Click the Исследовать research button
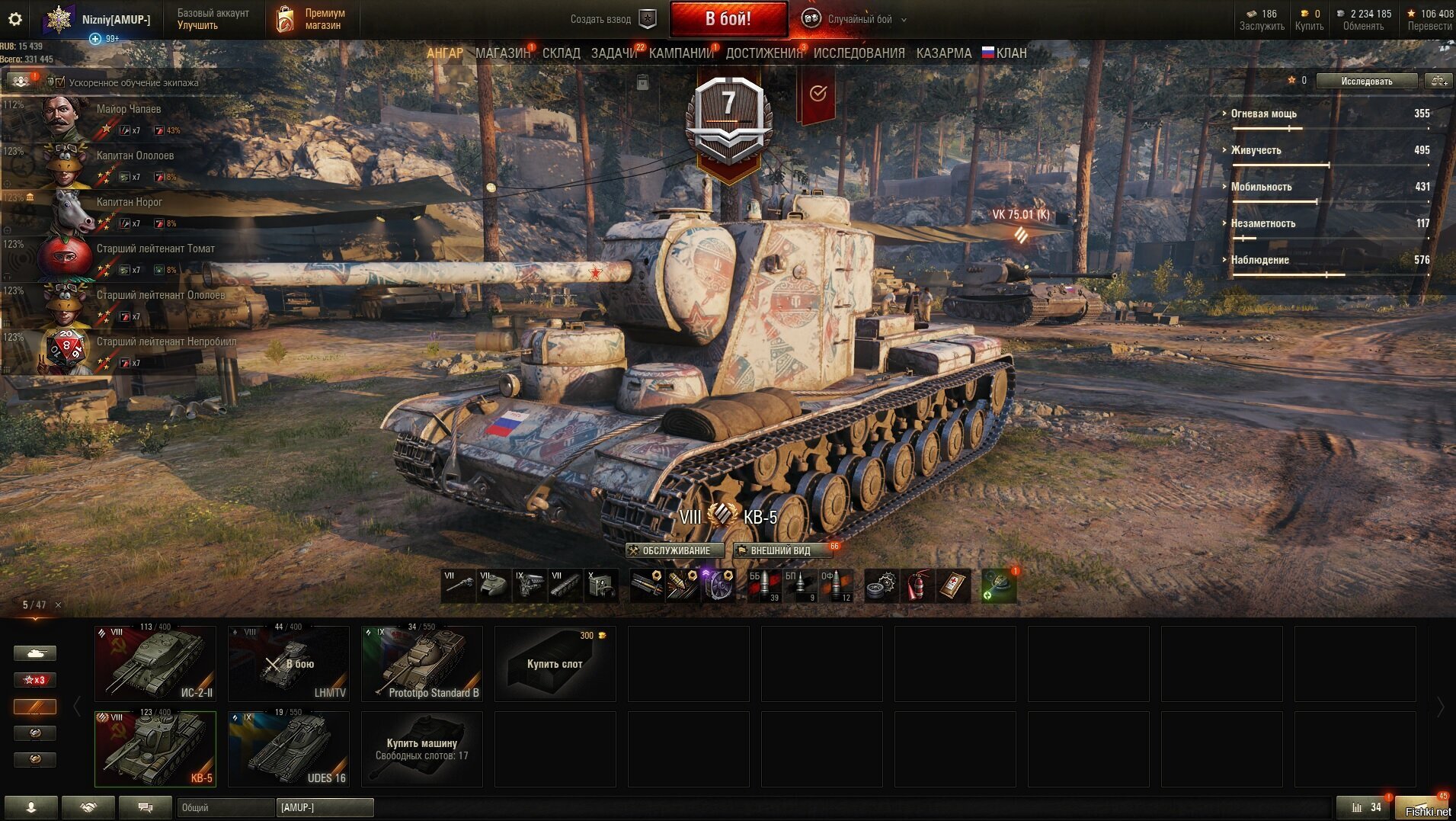This screenshot has height=821, width=1456. coord(1366,81)
